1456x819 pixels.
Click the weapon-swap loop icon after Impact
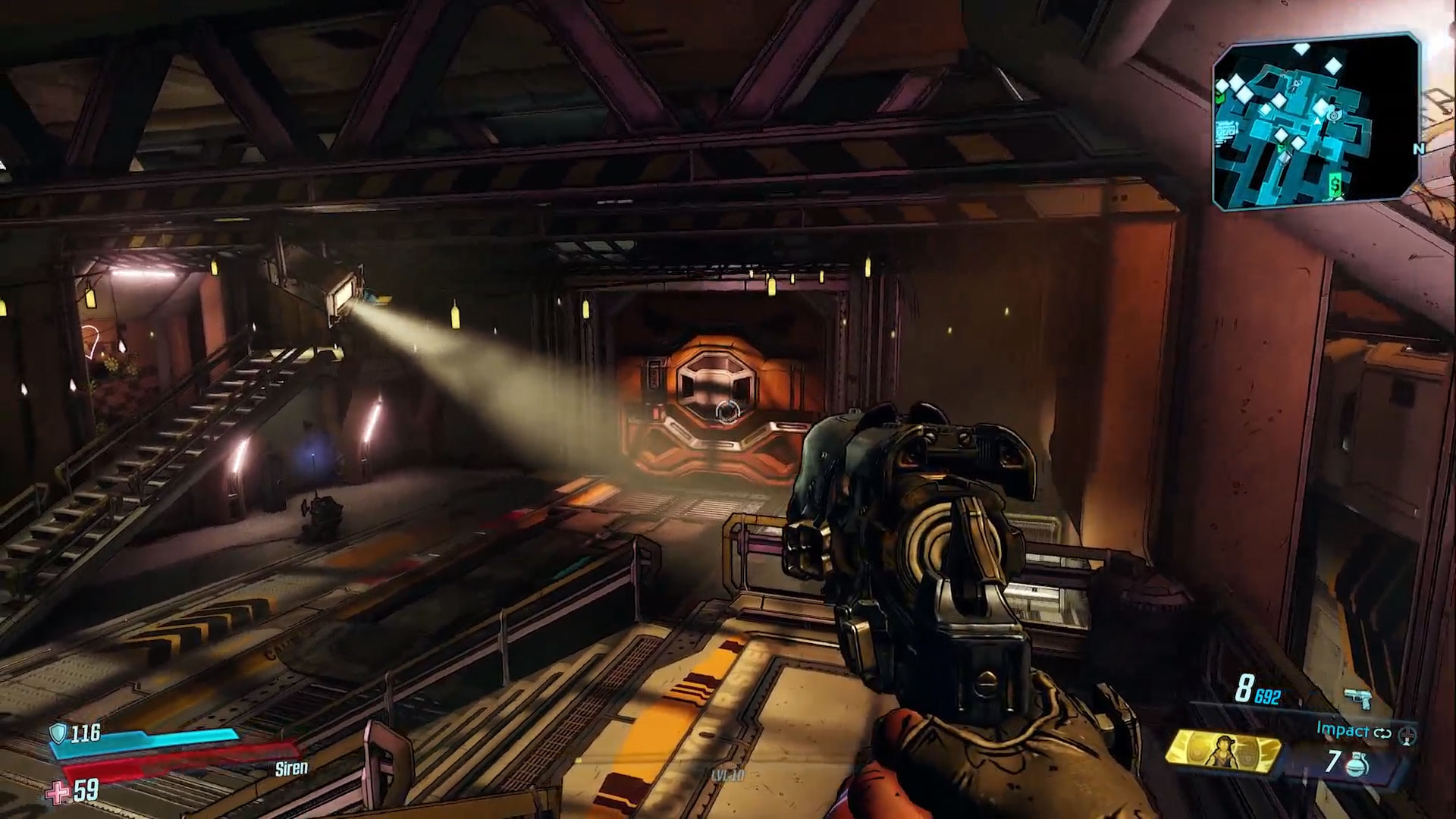pyautogui.click(x=1383, y=733)
